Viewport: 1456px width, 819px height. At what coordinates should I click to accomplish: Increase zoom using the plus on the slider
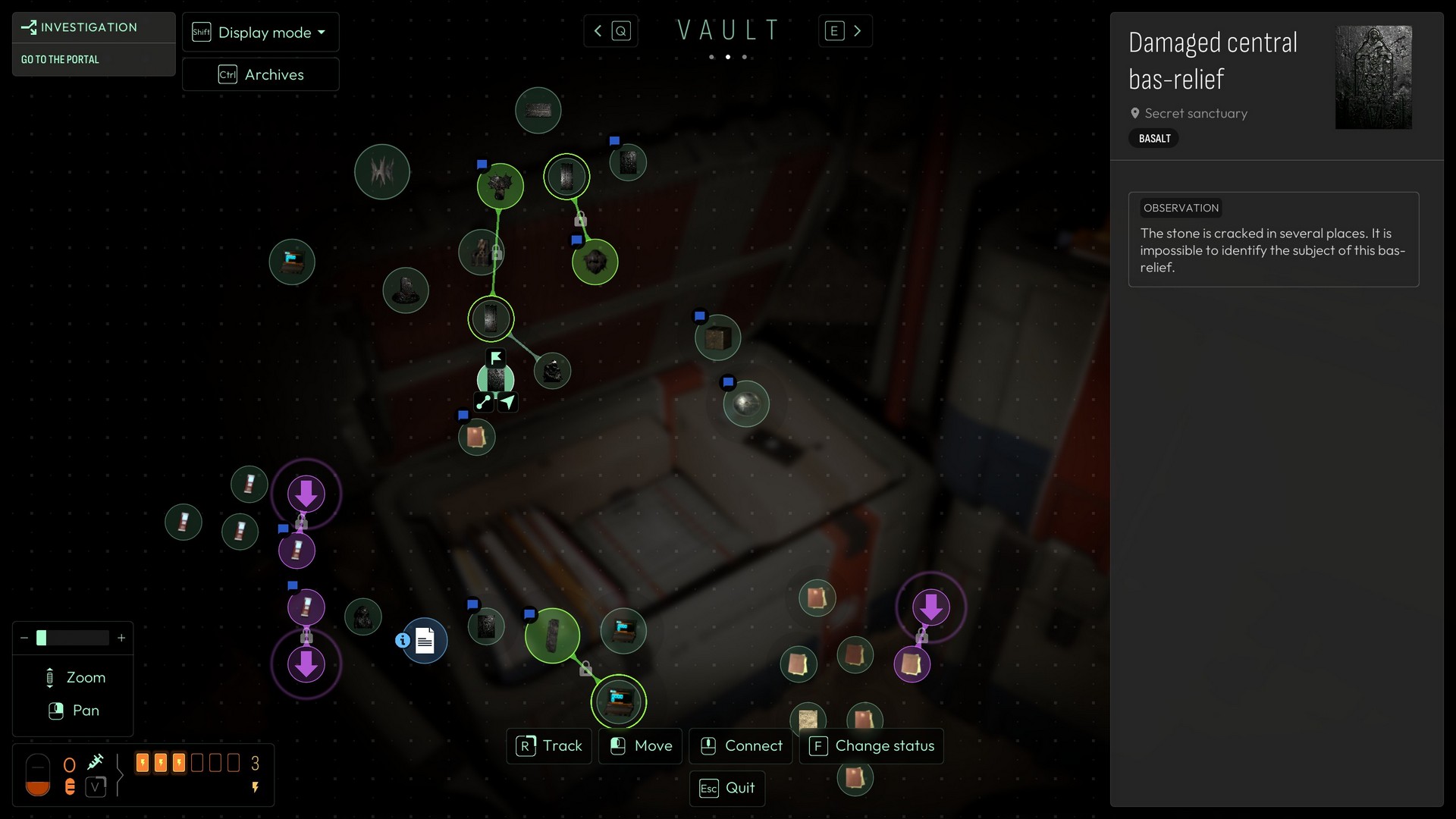coord(121,638)
